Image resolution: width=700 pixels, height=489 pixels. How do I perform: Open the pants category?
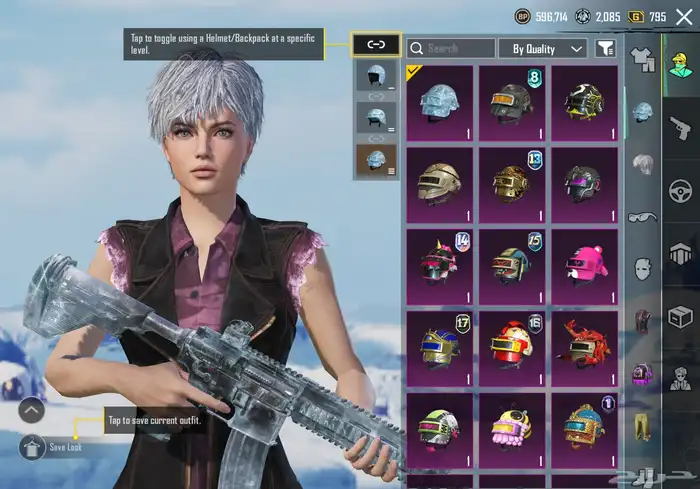click(641, 430)
